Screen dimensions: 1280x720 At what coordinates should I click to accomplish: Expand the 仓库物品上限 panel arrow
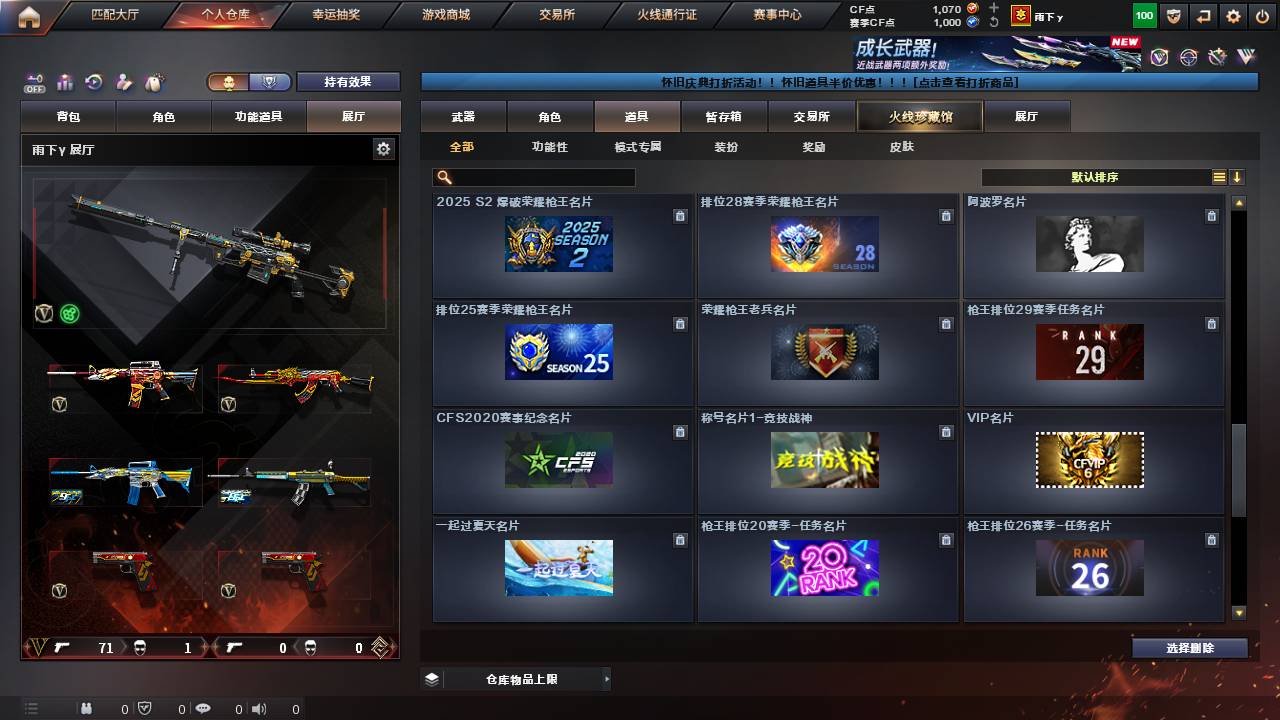pos(606,677)
